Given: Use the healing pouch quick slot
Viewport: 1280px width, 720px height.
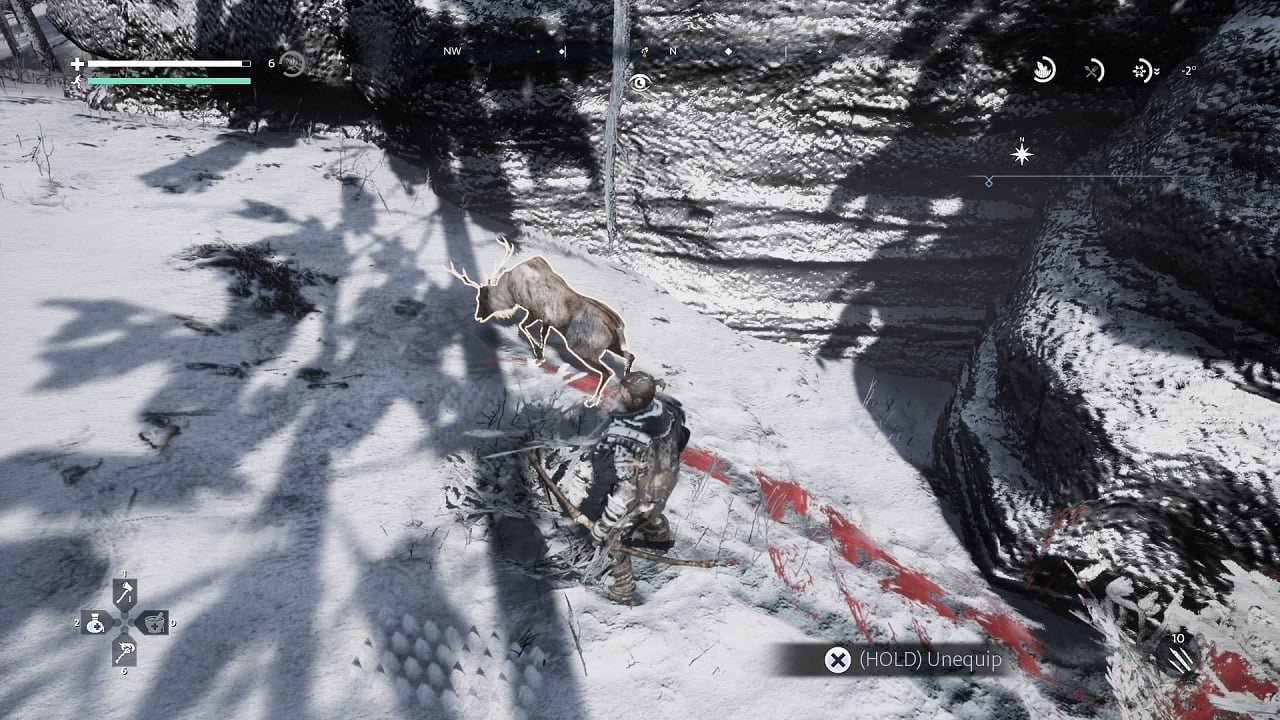Looking at the screenshot, I should coord(97,623).
